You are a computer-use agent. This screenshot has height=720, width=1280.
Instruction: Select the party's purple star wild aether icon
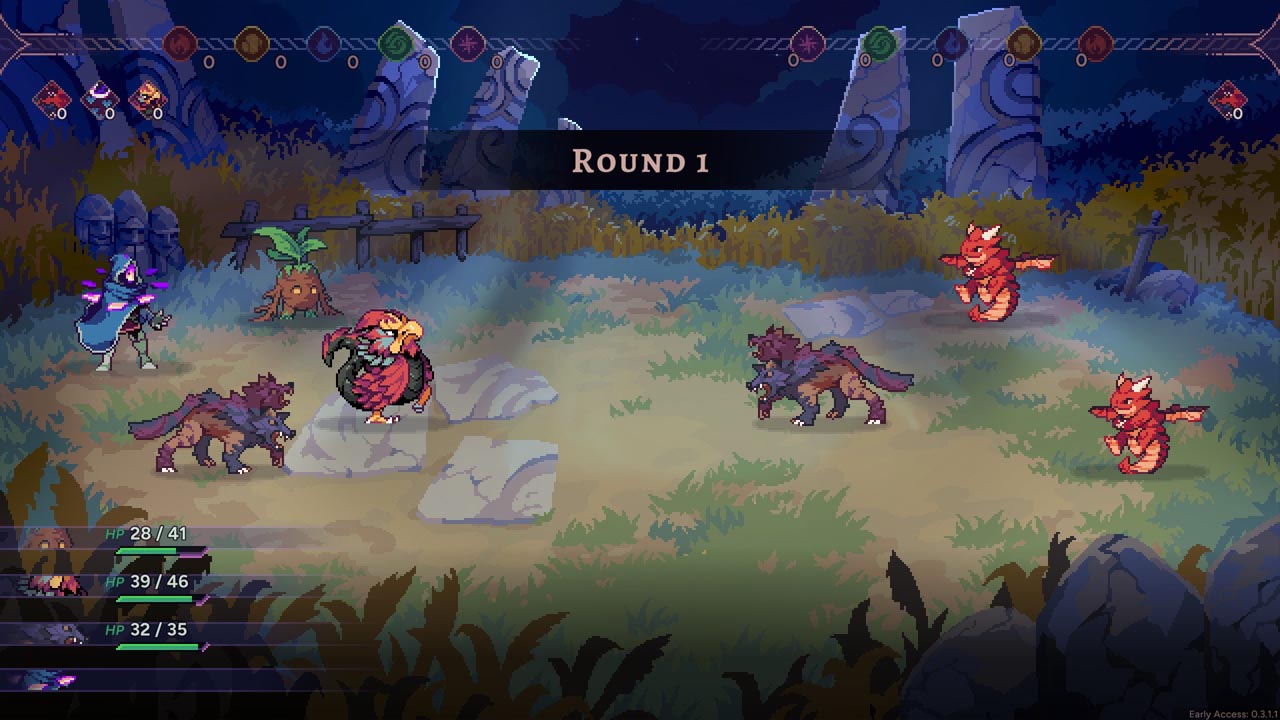point(467,44)
